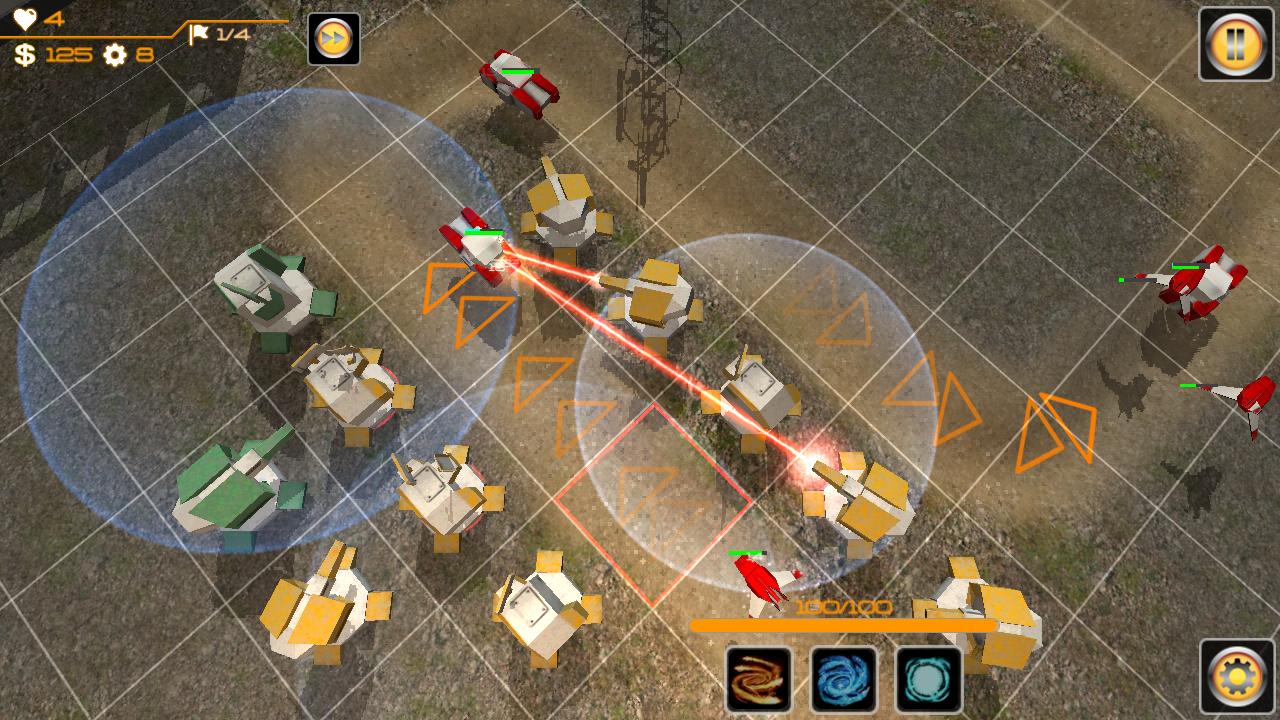Open the settings gear menu
The image size is (1280, 720).
[x=1237, y=676]
